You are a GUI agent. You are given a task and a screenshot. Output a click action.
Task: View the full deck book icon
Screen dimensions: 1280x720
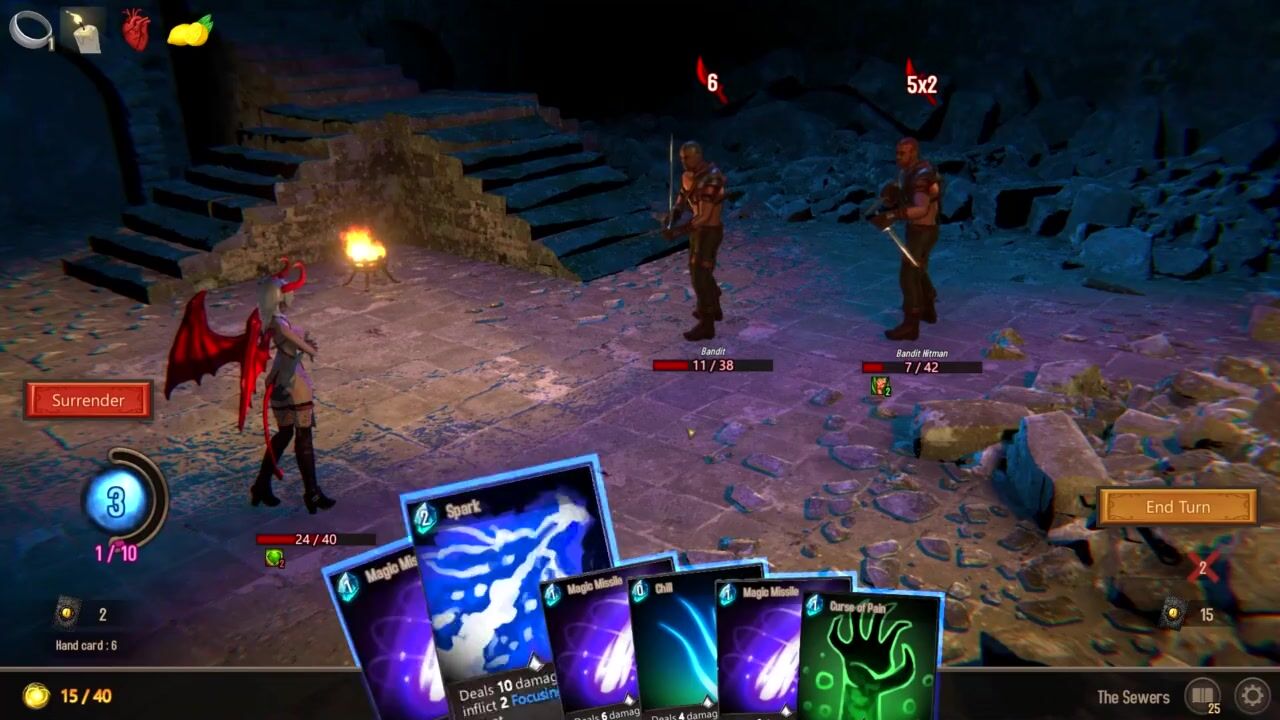(x=1203, y=695)
